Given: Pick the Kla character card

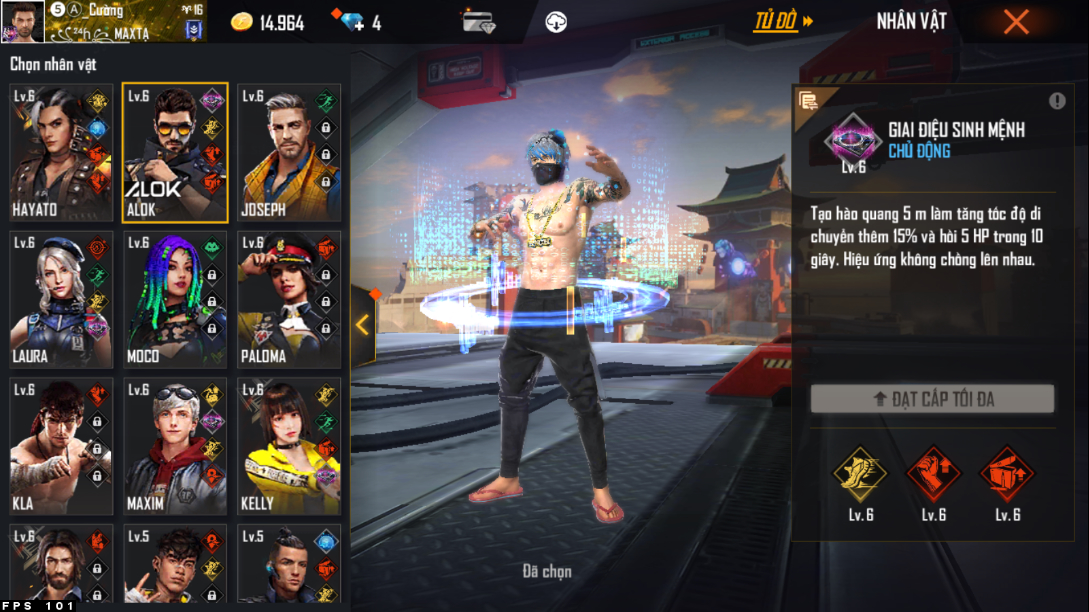Looking at the screenshot, I should [x=61, y=446].
